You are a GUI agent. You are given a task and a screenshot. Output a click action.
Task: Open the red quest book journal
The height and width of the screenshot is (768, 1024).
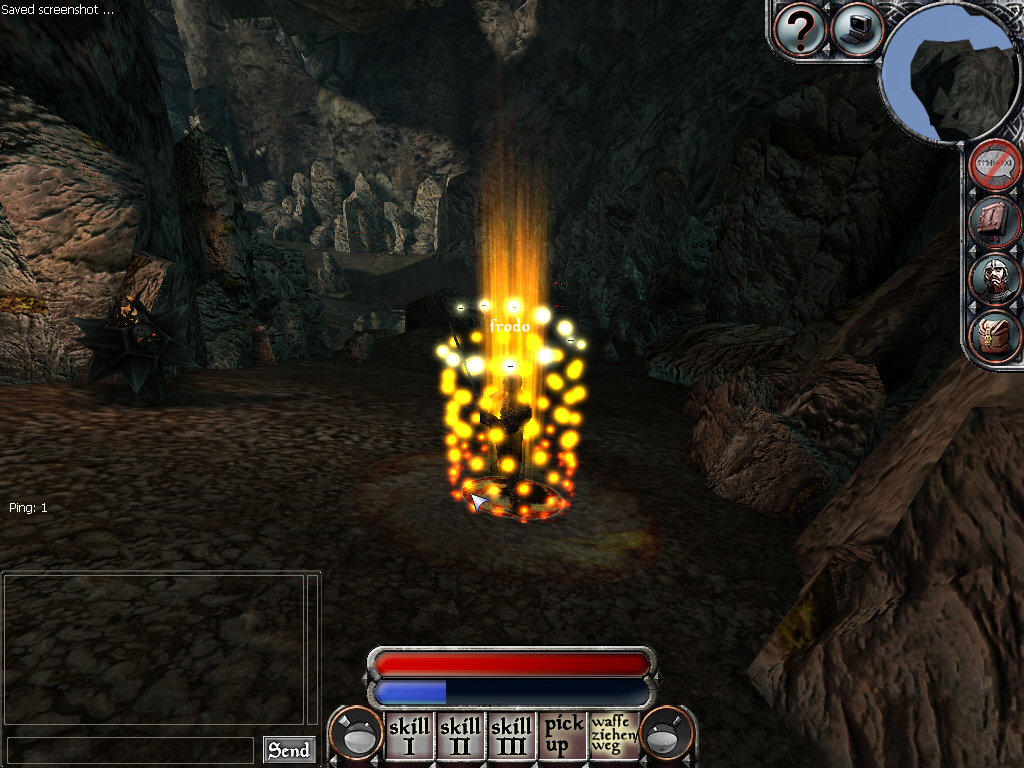tap(995, 223)
